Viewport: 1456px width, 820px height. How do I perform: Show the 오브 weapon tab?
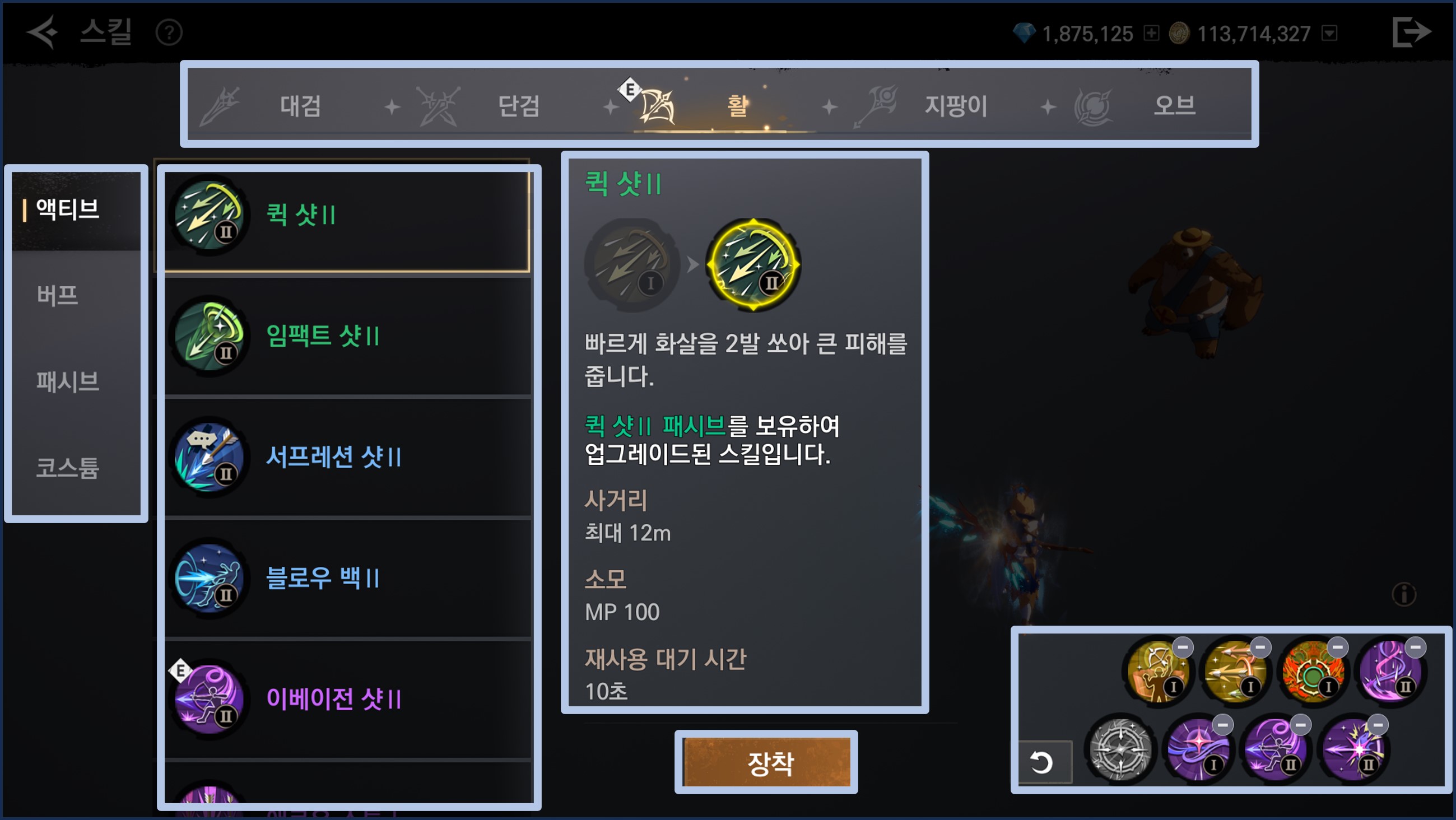pyautogui.click(x=1174, y=106)
